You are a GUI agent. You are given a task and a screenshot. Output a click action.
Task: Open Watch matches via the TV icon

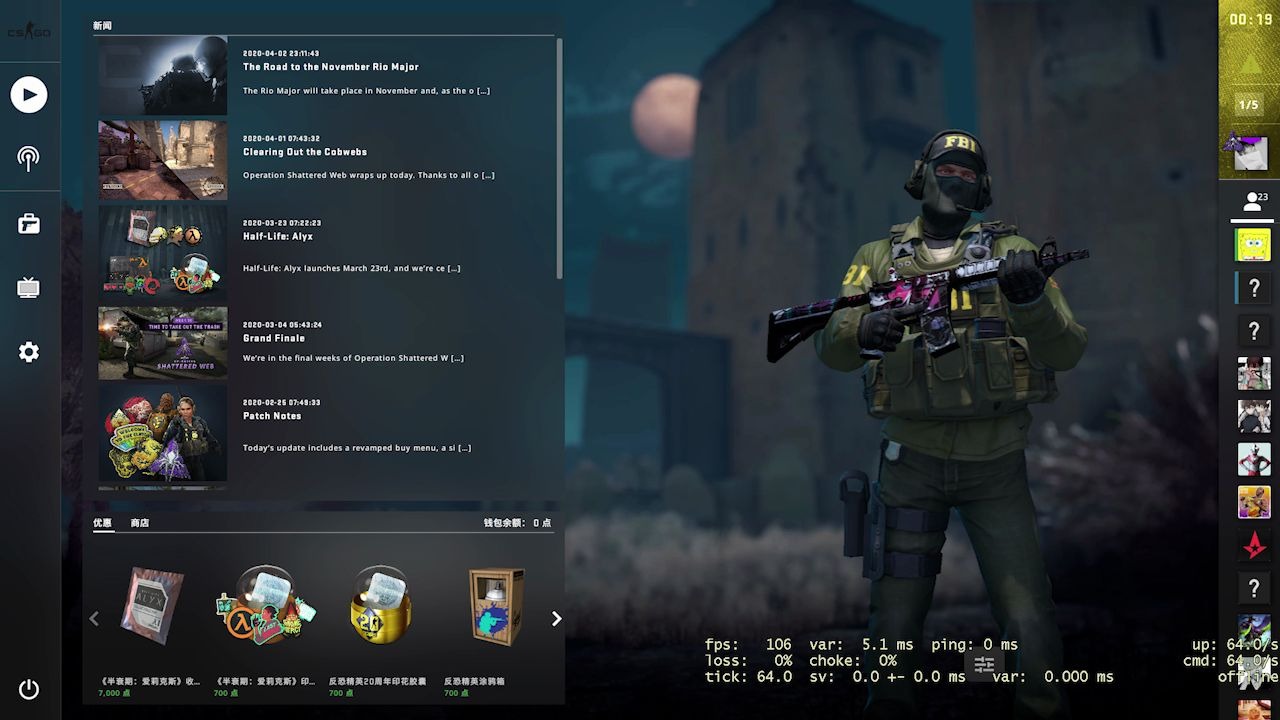pyautogui.click(x=29, y=287)
